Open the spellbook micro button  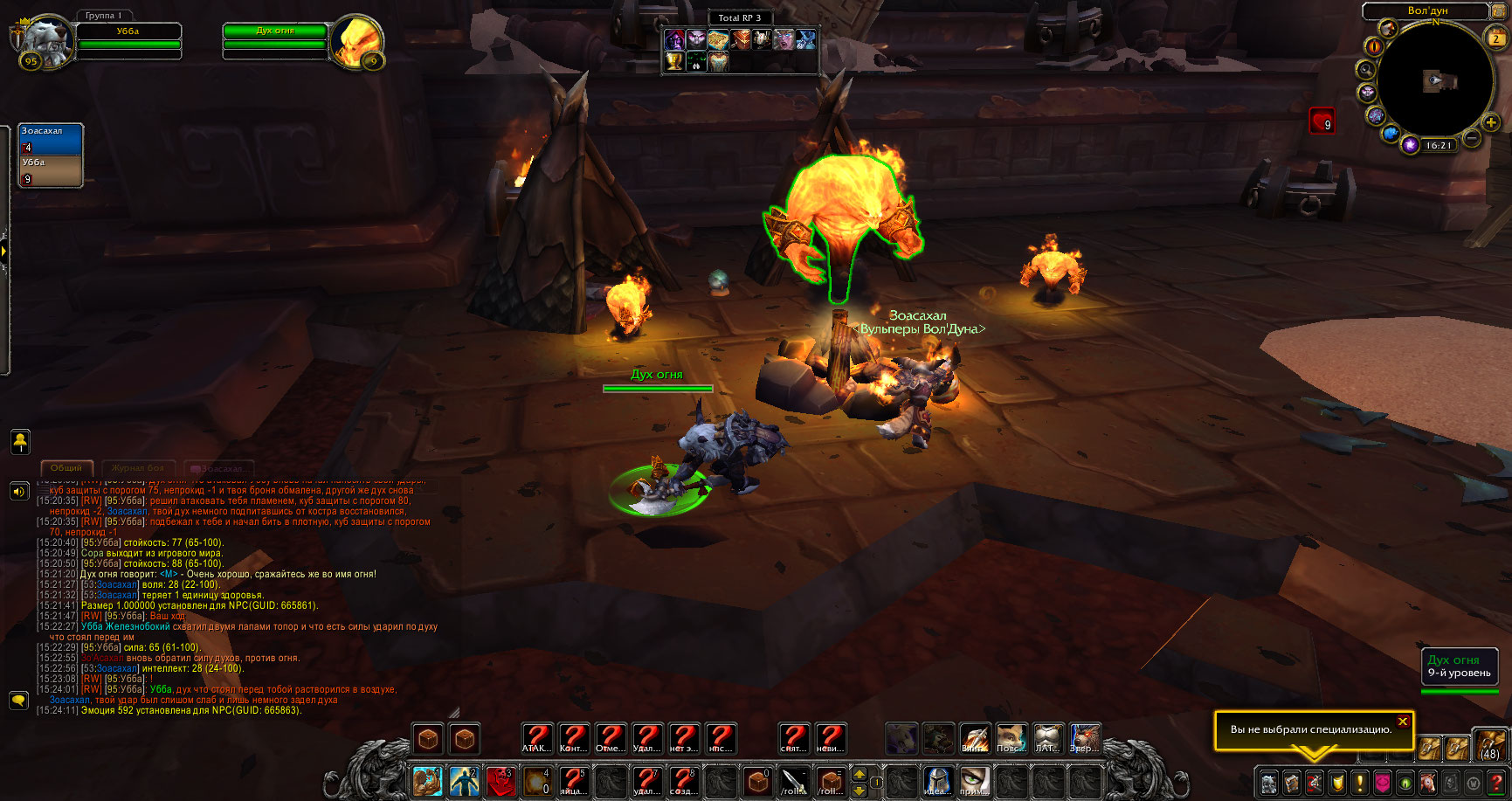[1291, 782]
